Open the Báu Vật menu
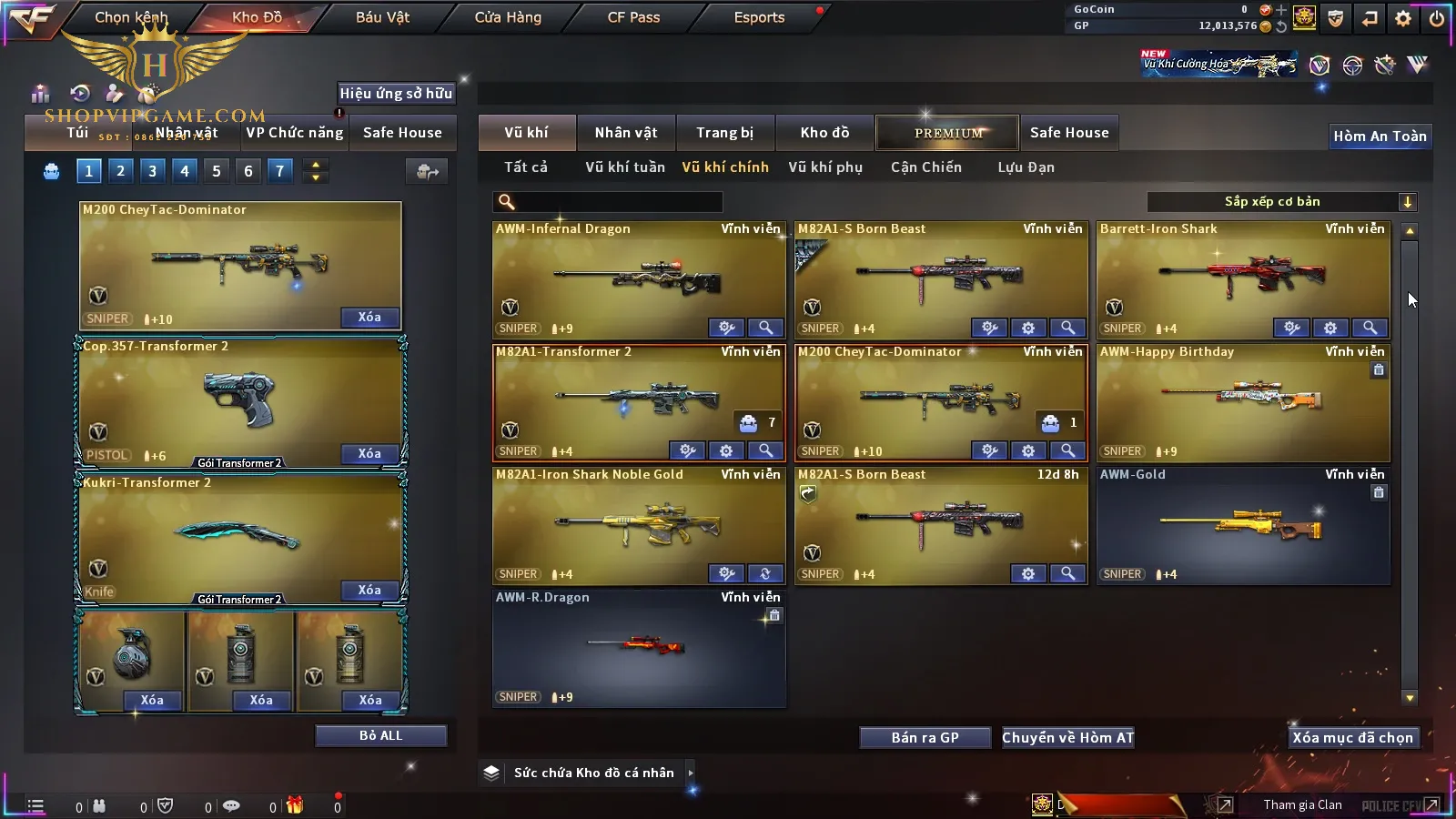1456x819 pixels. [x=382, y=17]
